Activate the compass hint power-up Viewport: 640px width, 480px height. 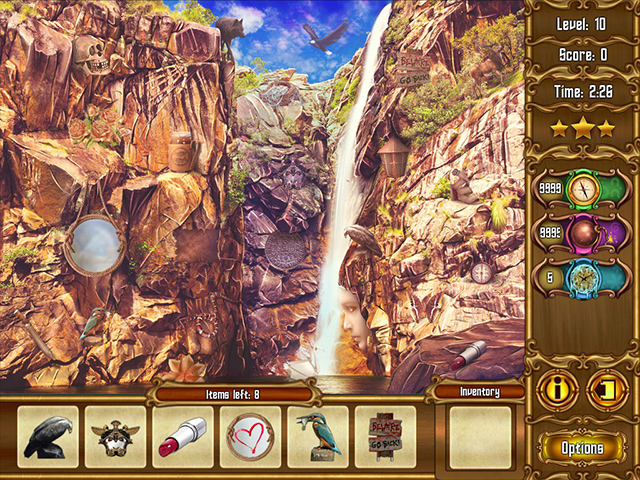581,188
